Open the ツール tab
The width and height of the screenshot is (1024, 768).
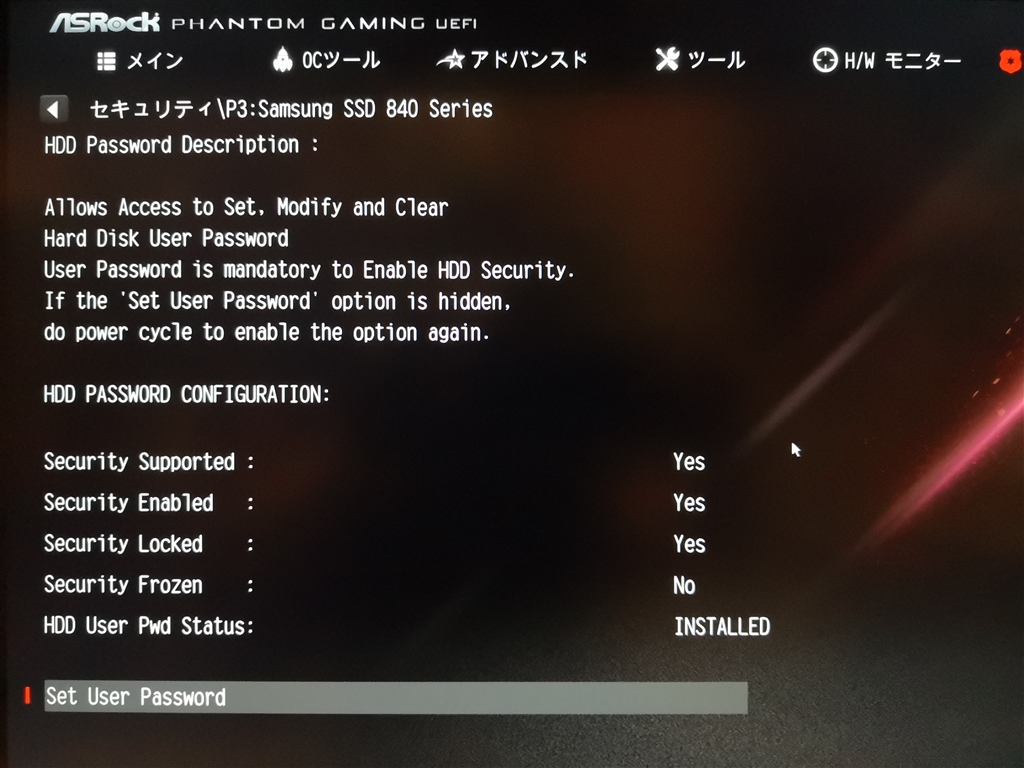click(x=700, y=61)
